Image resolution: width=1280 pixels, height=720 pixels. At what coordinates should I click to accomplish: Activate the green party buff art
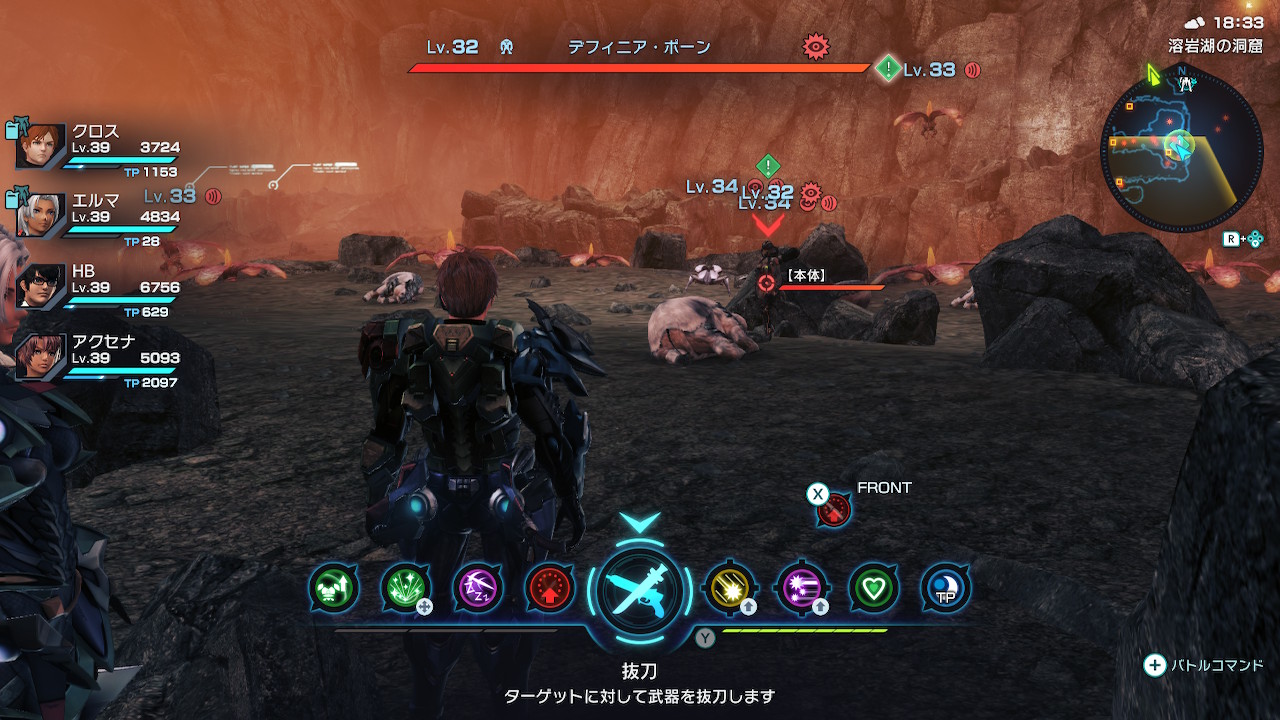pos(334,588)
